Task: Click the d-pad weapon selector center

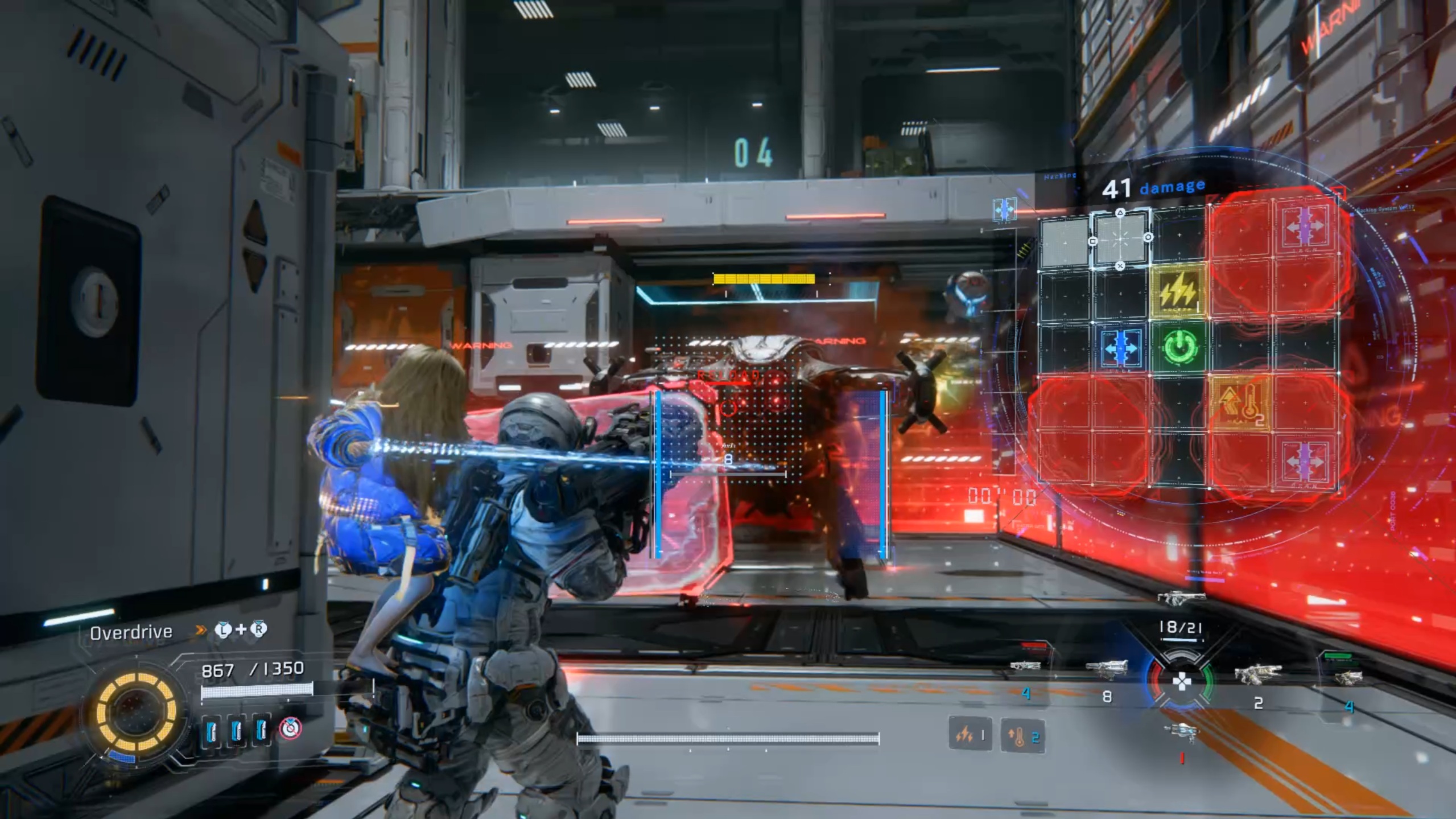Action: (x=1181, y=681)
